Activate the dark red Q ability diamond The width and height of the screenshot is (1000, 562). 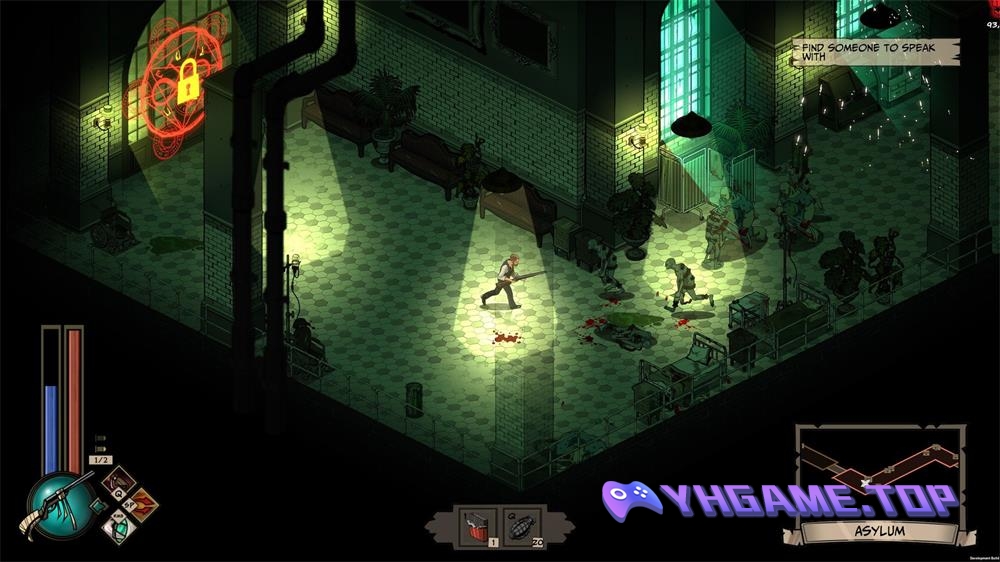pos(119,483)
